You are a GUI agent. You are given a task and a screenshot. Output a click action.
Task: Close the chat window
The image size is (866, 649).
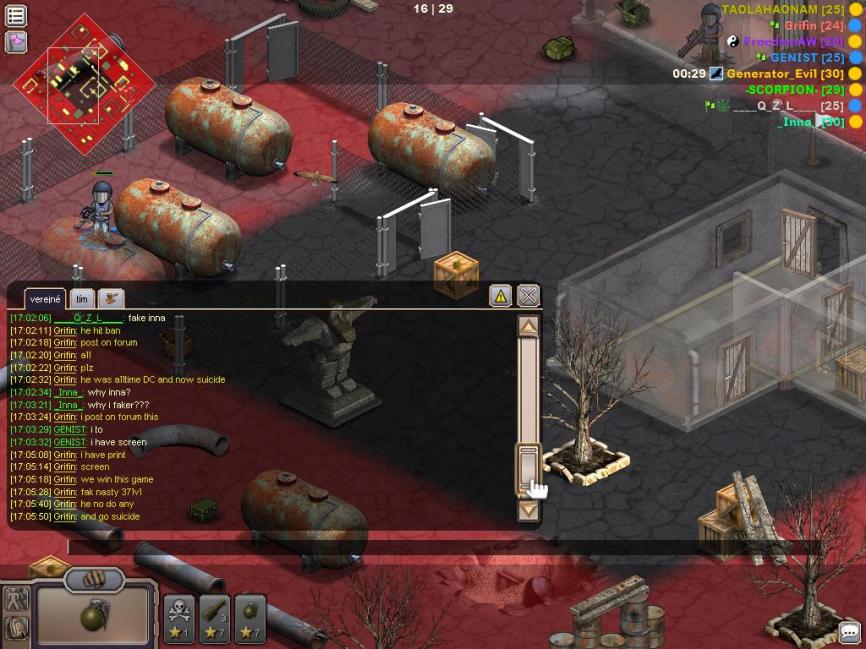528,295
